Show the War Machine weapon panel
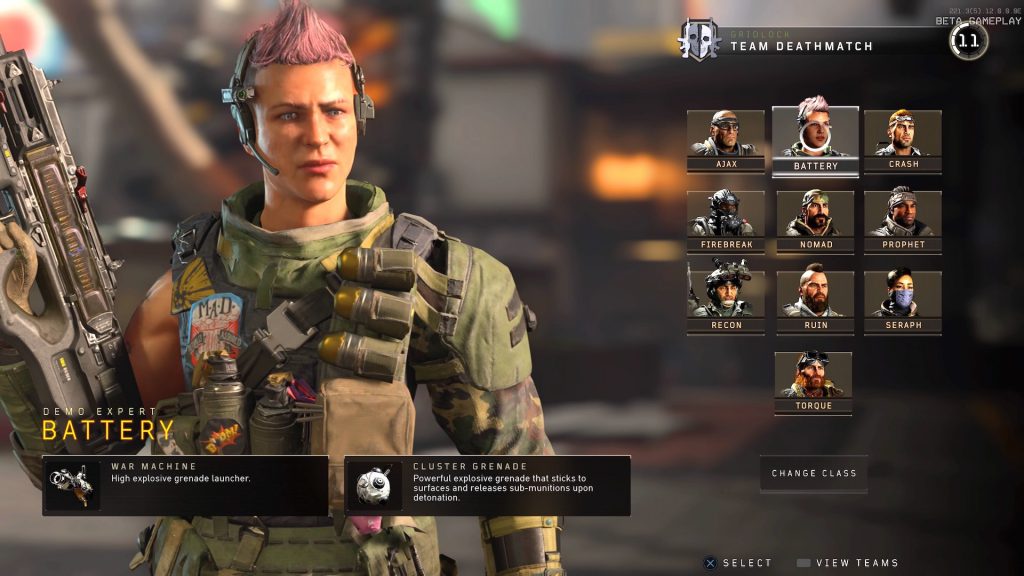Image resolution: width=1024 pixels, height=576 pixels. click(185, 485)
